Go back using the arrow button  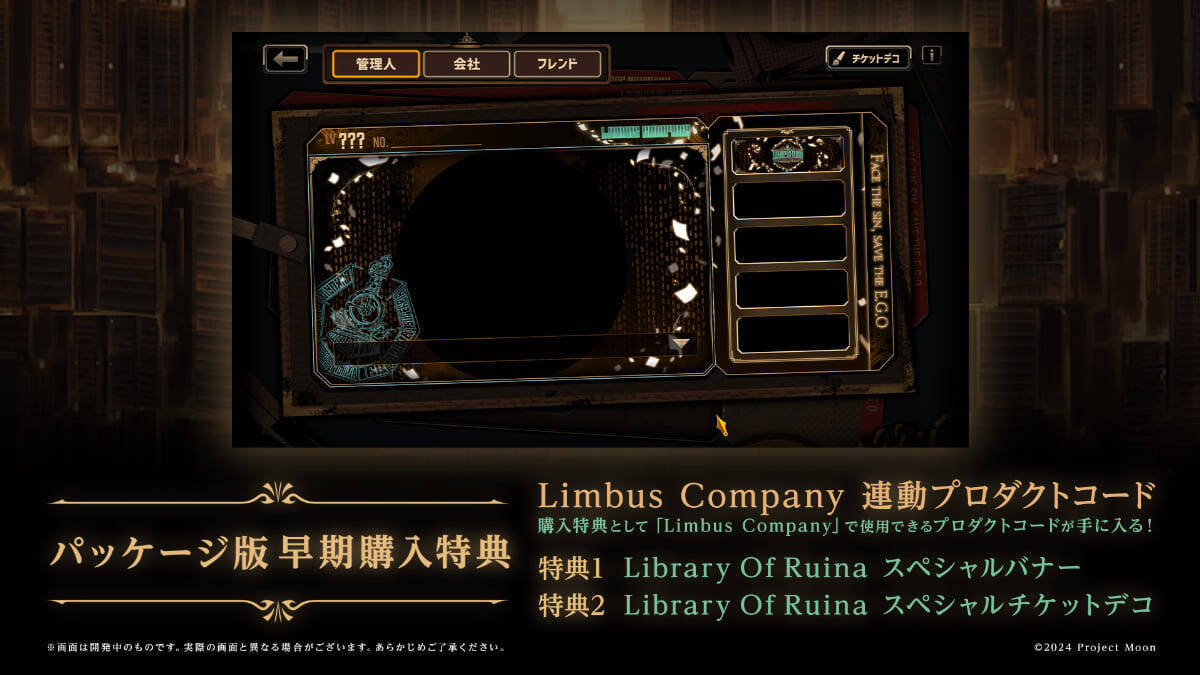[x=285, y=59]
